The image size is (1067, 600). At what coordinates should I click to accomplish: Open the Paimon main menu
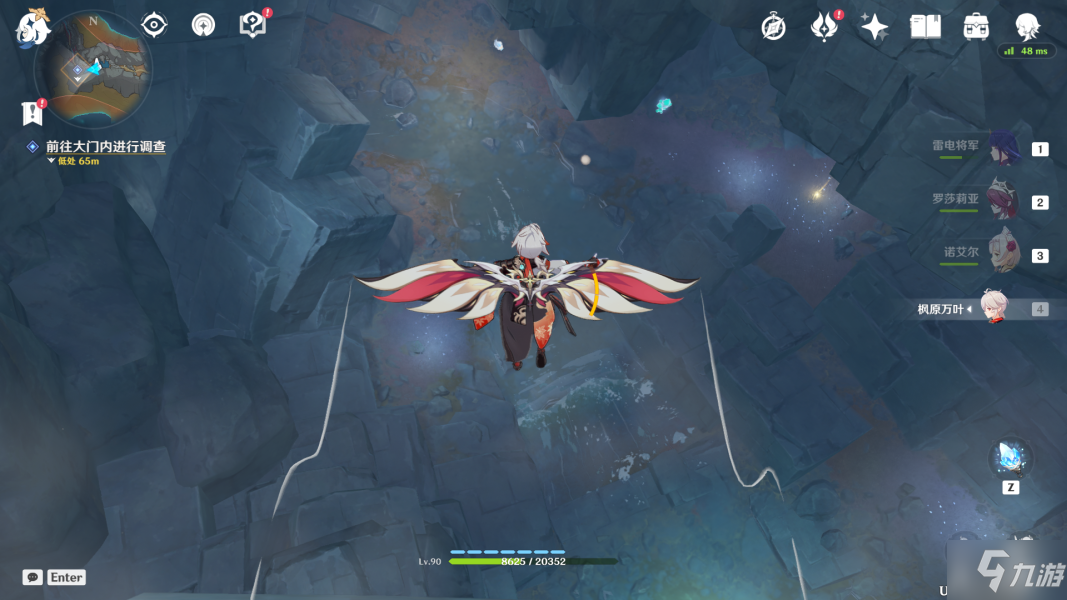coord(32,26)
